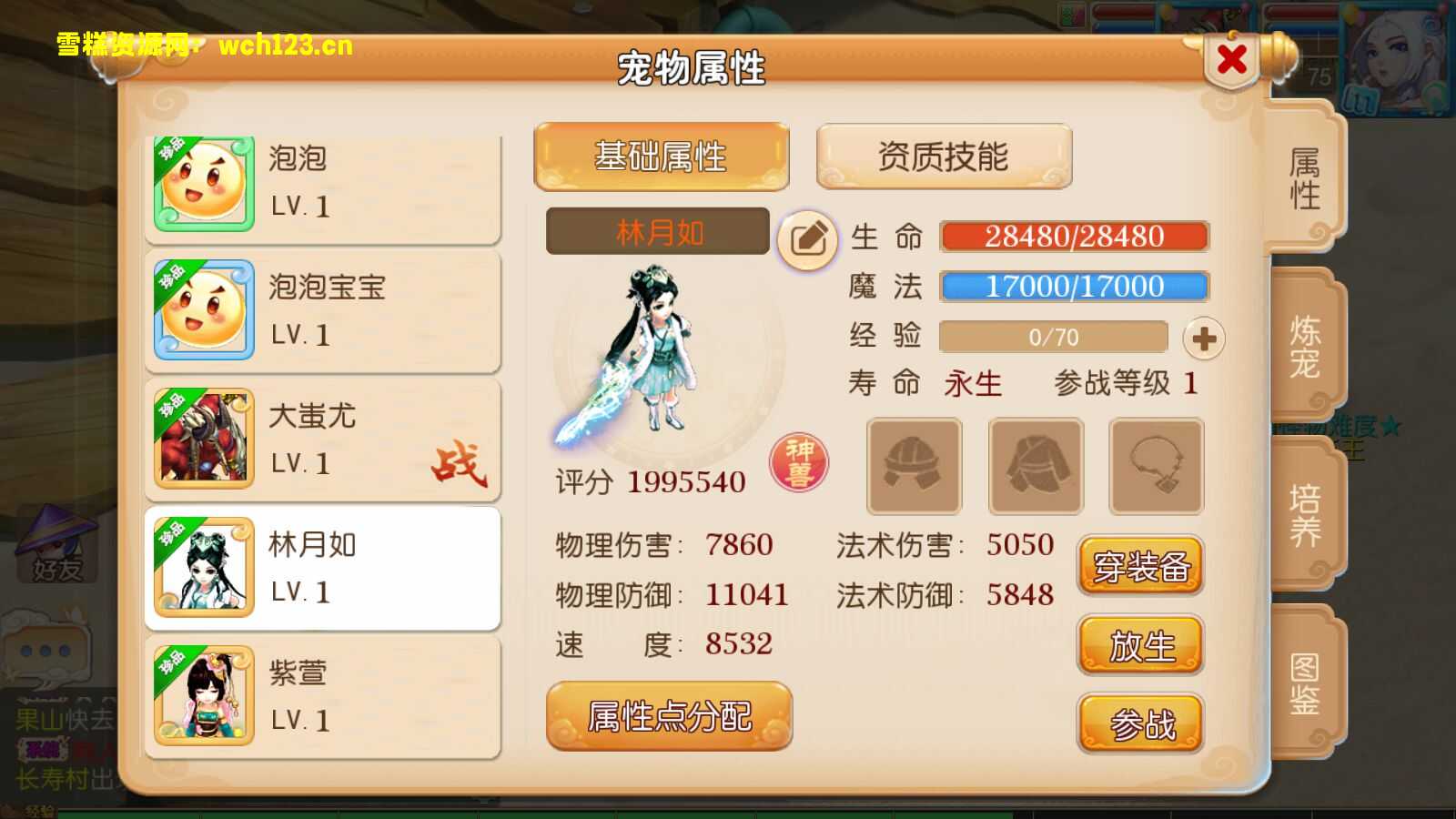Open the clothing equipment slot

tap(1036, 466)
